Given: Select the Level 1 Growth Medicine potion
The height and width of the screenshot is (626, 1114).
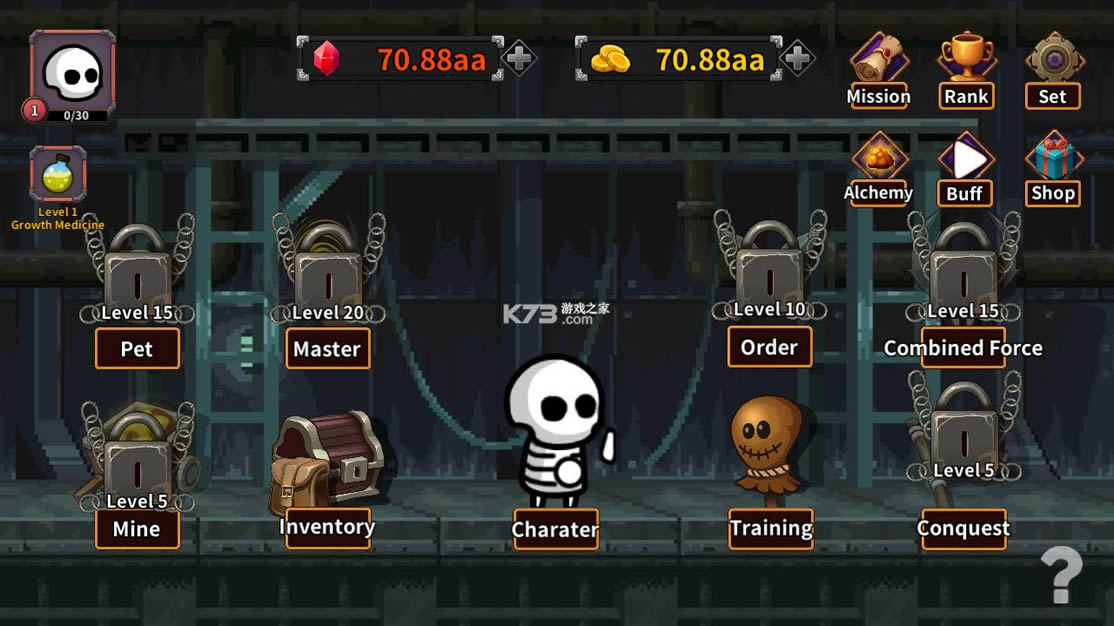Looking at the screenshot, I should (x=58, y=176).
